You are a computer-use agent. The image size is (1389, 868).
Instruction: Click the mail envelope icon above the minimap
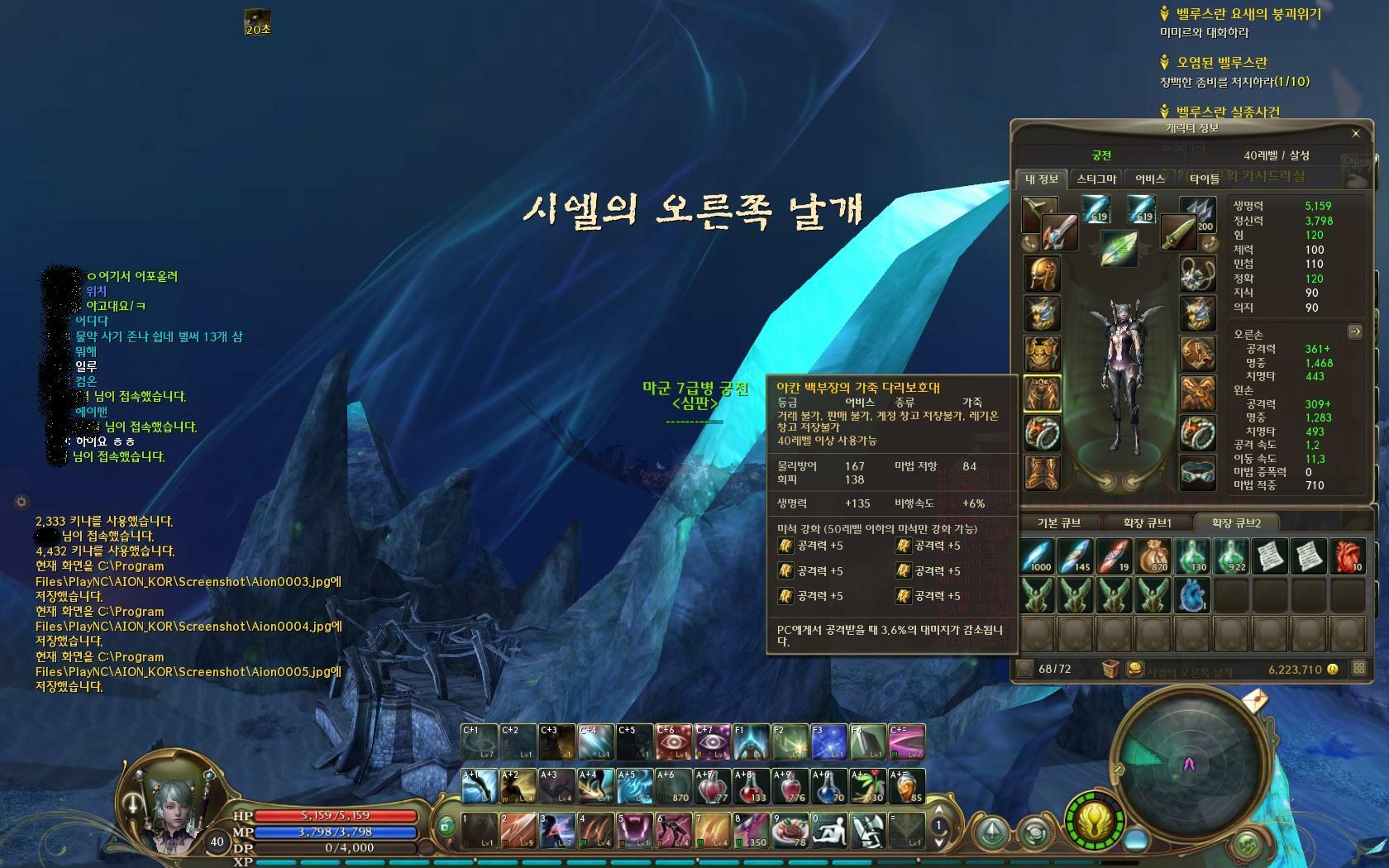(1256, 699)
